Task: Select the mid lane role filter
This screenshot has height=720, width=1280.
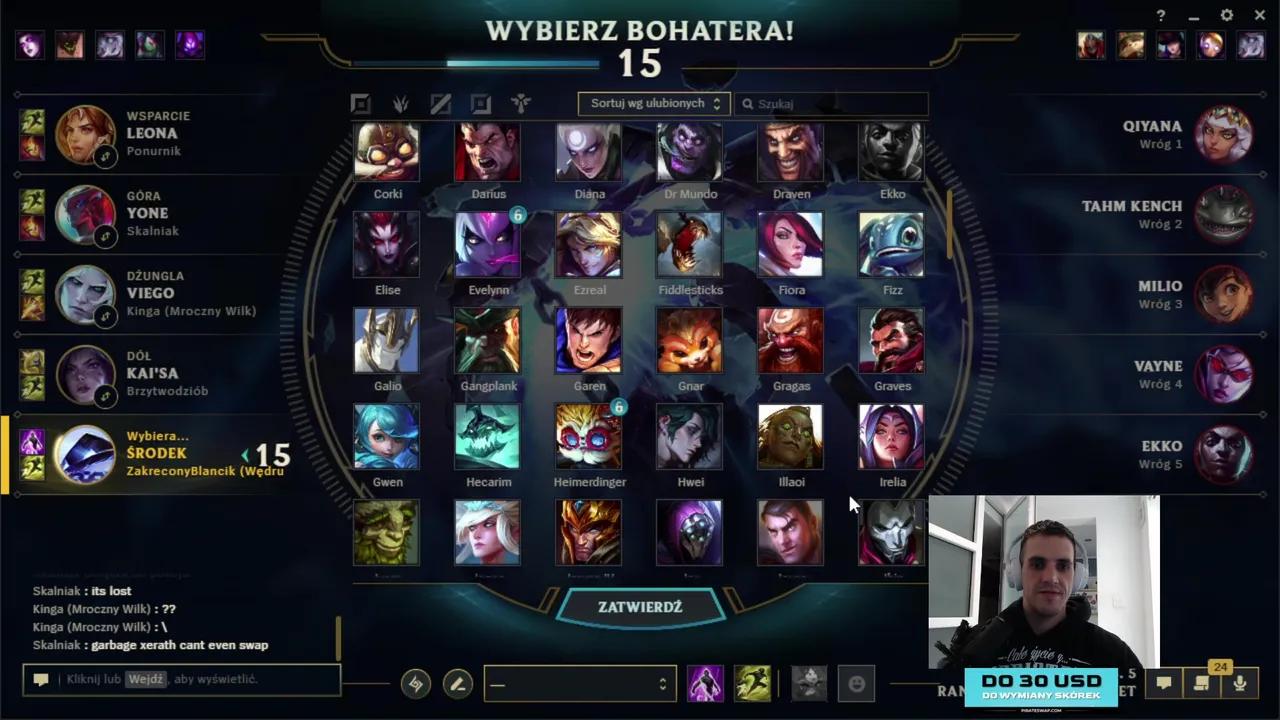Action: coord(440,103)
